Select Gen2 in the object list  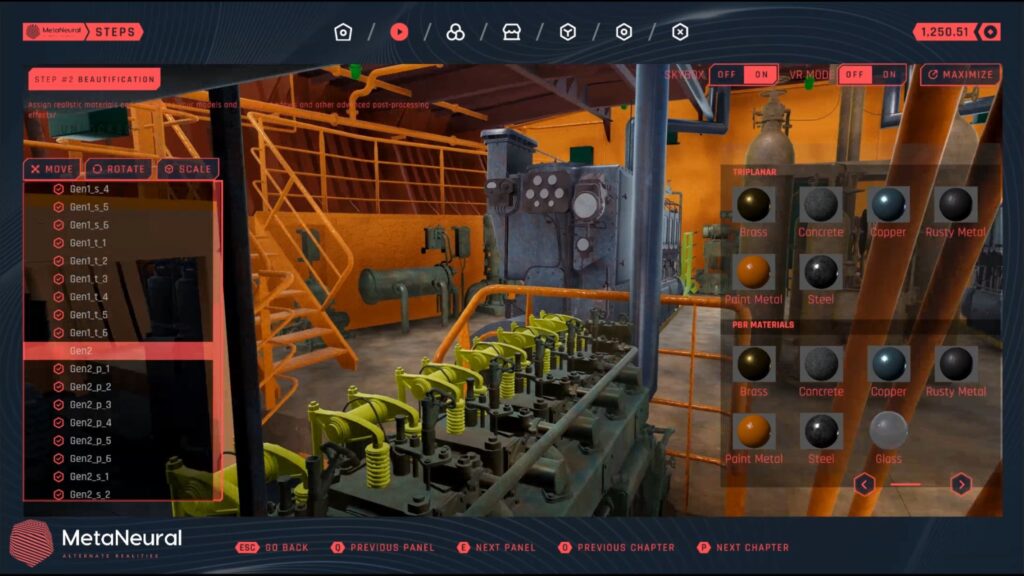[x=81, y=351]
